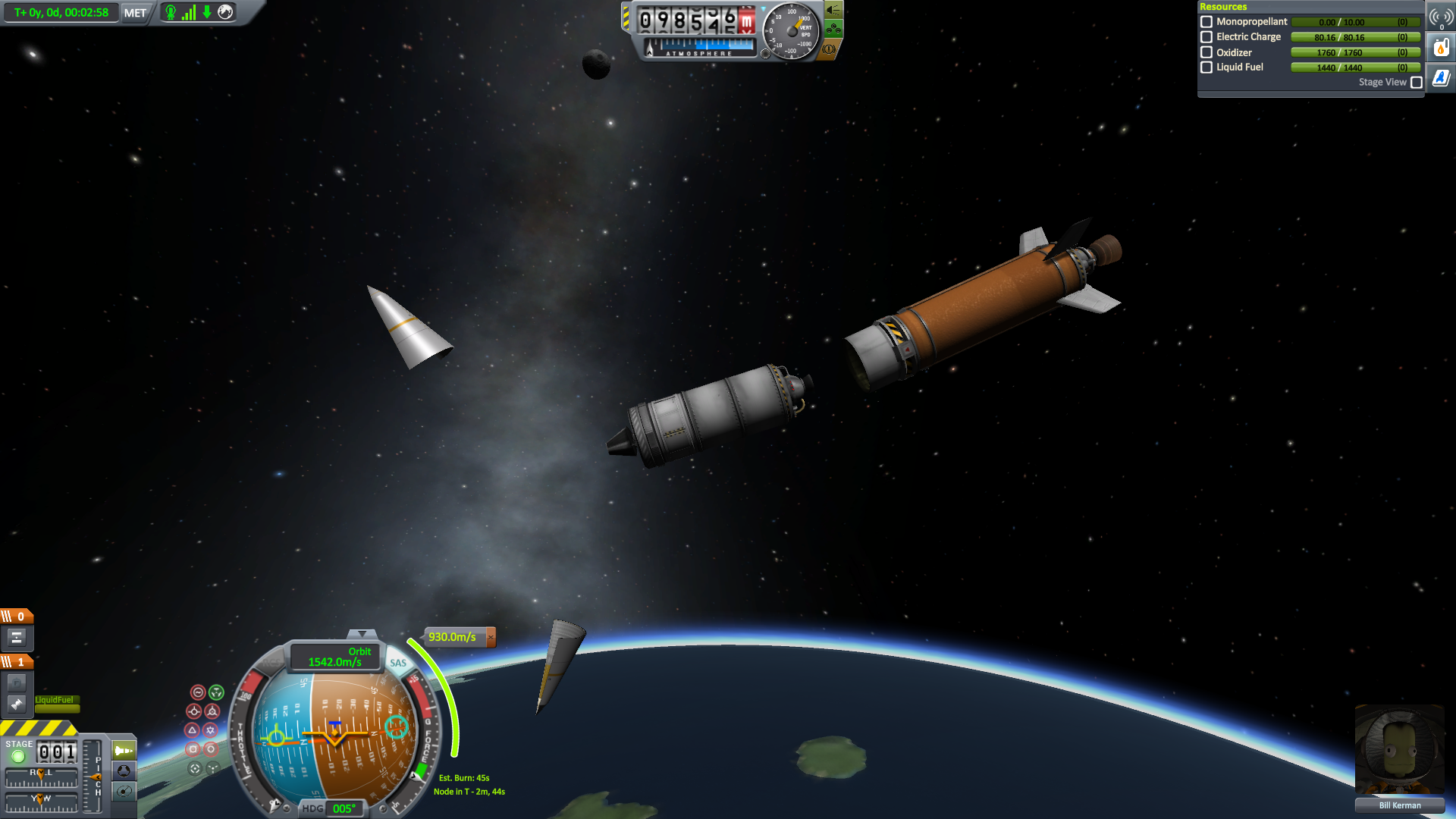The width and height of the screenshot is (1456, 819).
Task: Close the resources panel via fuel can icon
Action: coord(1441,48)
